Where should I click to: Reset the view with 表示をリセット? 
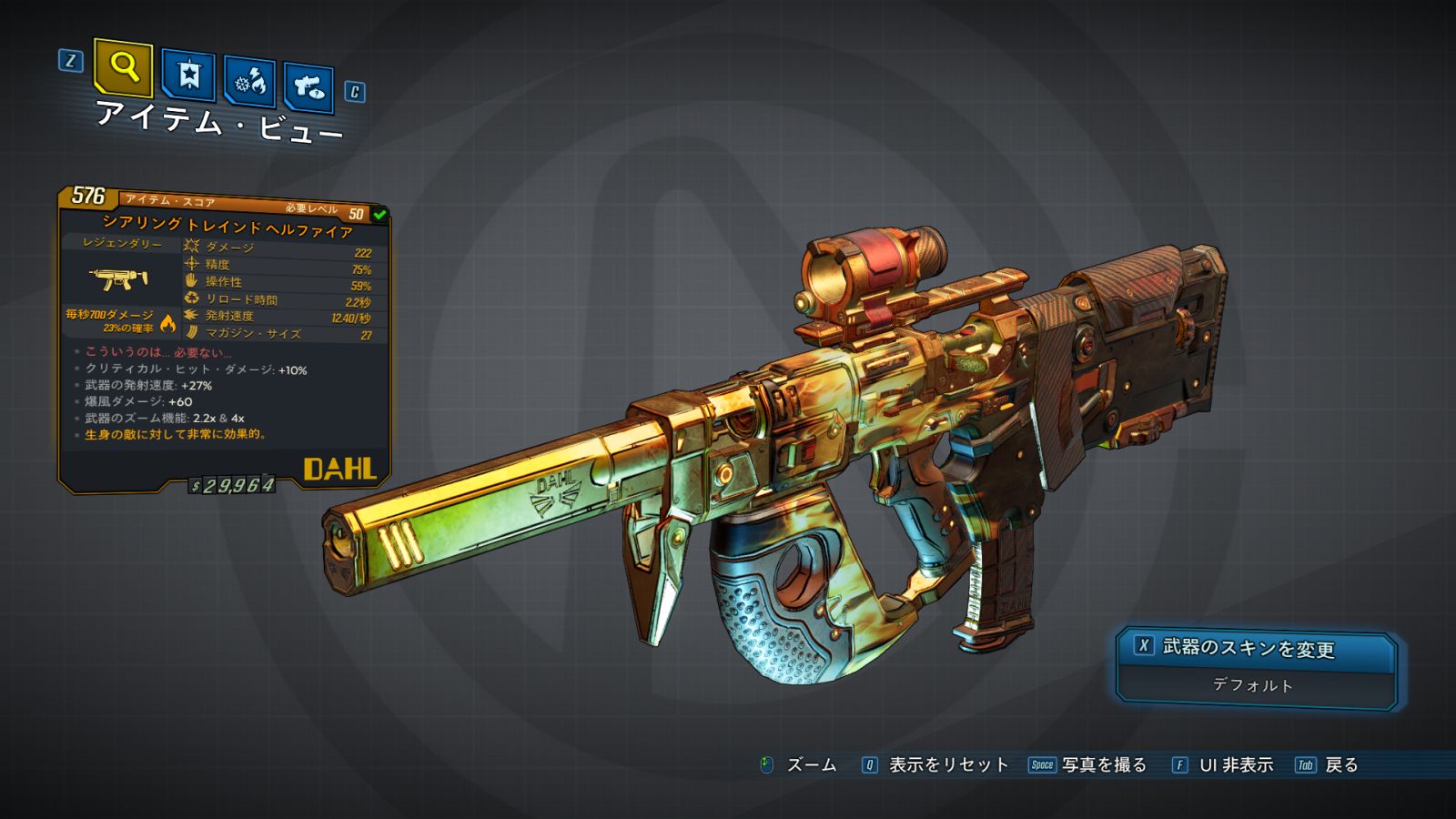point(936,765)
